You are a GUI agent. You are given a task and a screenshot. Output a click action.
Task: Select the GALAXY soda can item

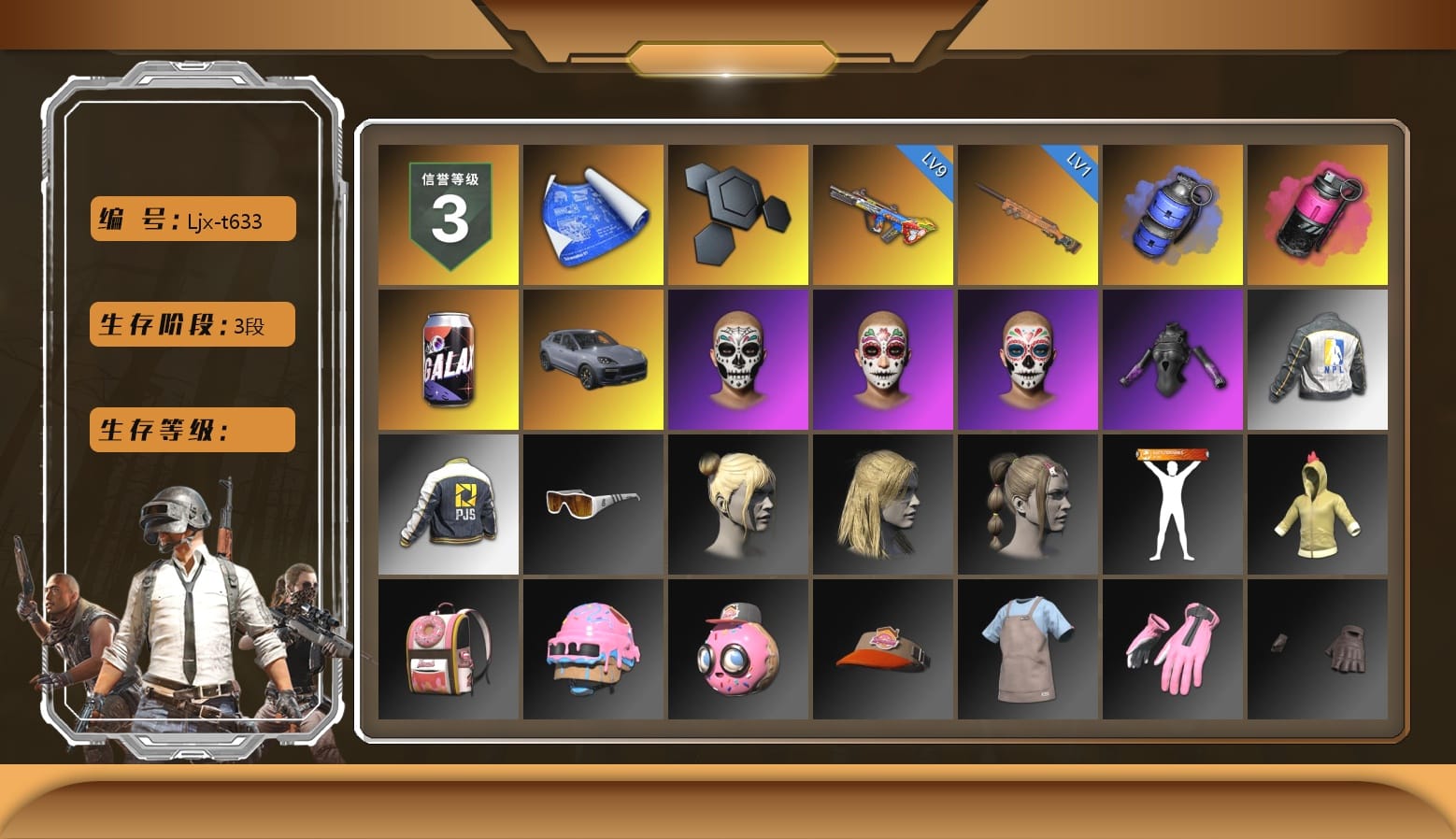449,360
